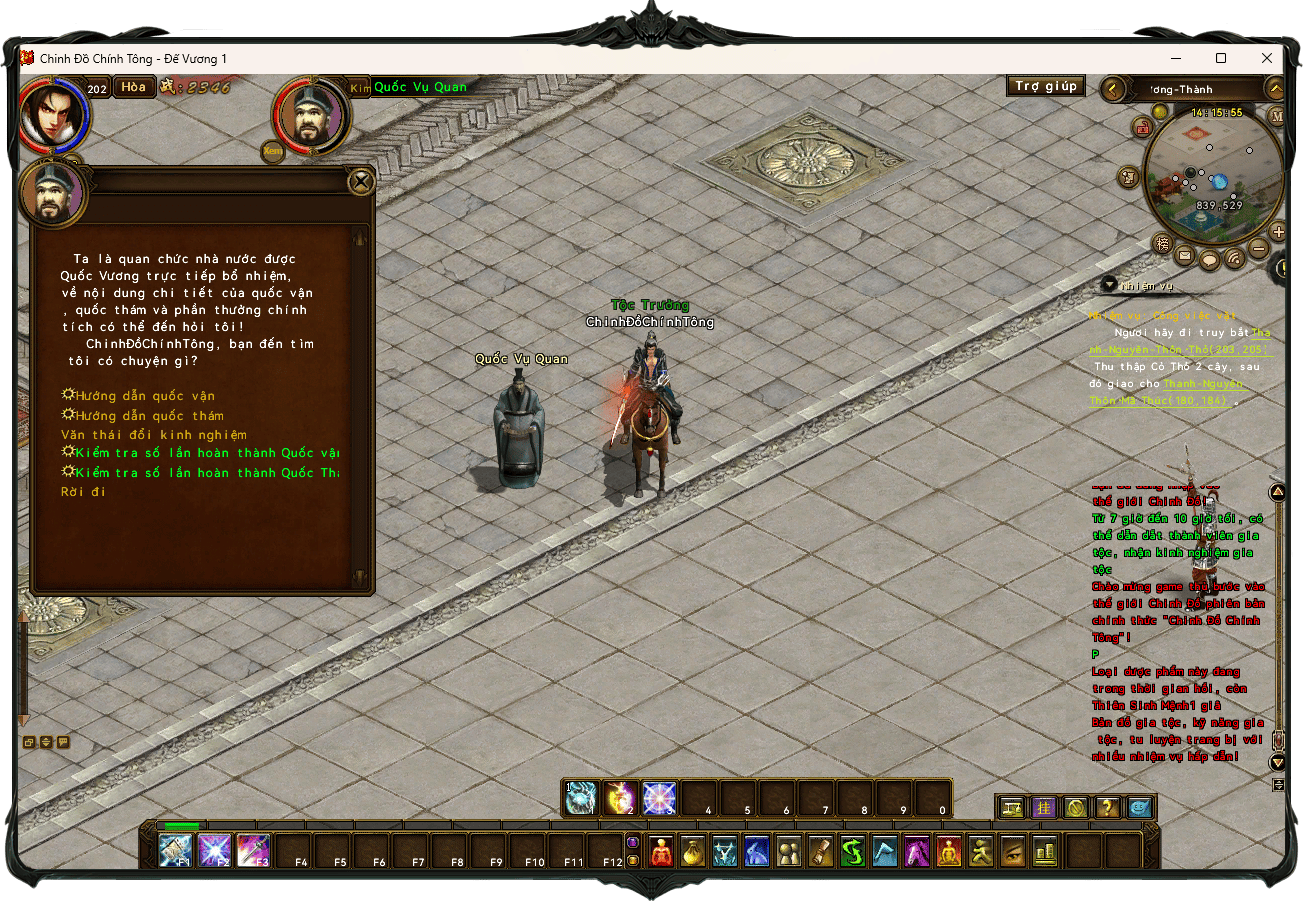1303x901 pixels.
Task: Zoom out the minimap with the minus button
Action: pyautogui.click(x=1259, y=248)
